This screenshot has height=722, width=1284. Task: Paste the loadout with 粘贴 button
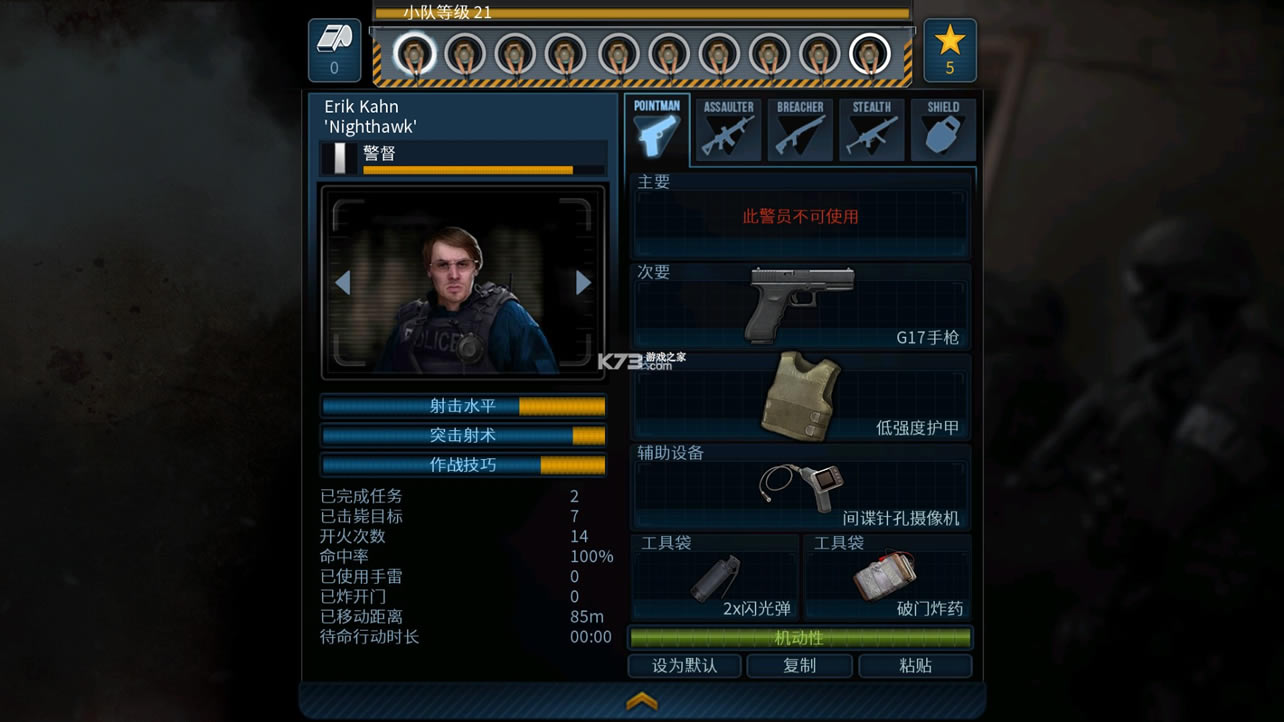[915, 666]
